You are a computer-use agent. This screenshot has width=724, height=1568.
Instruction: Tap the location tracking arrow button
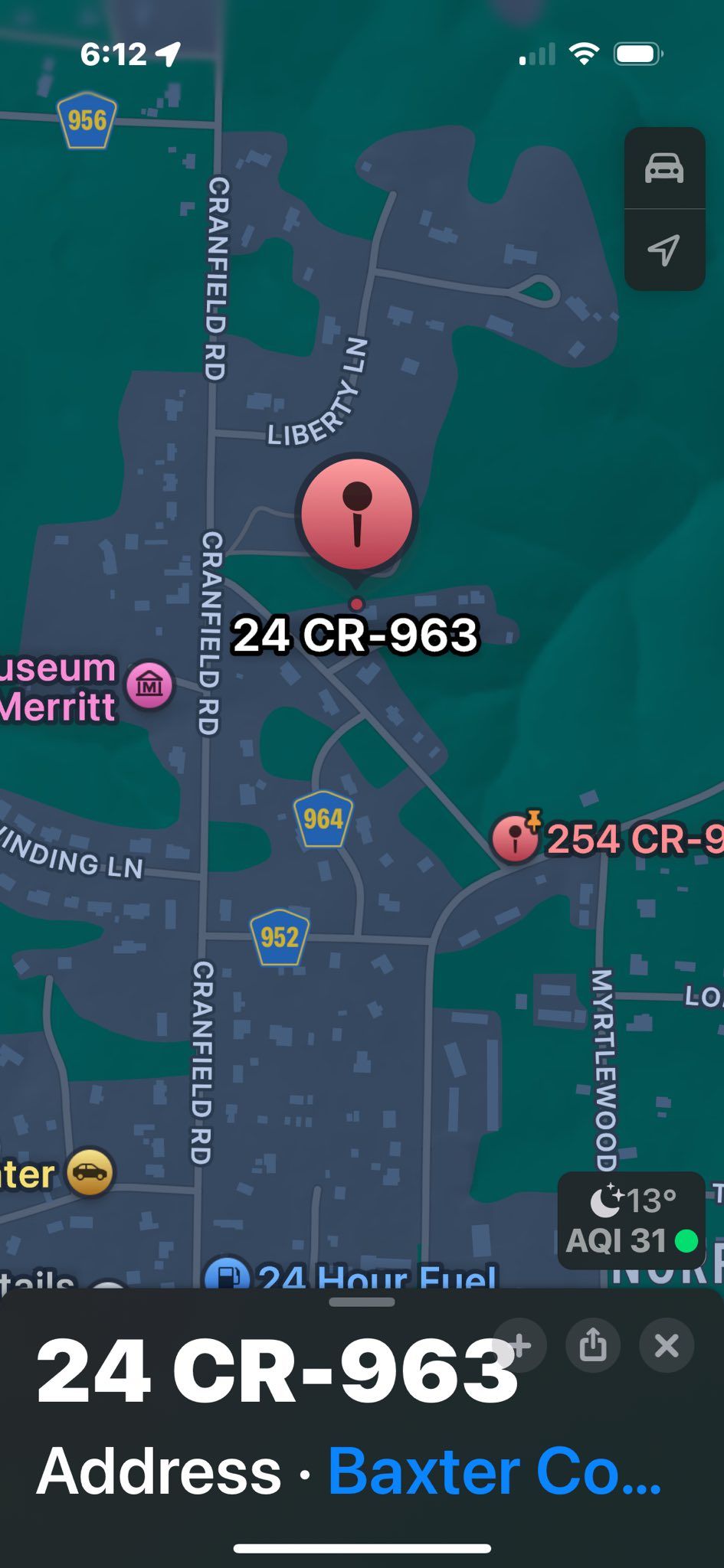coord(663,250)
